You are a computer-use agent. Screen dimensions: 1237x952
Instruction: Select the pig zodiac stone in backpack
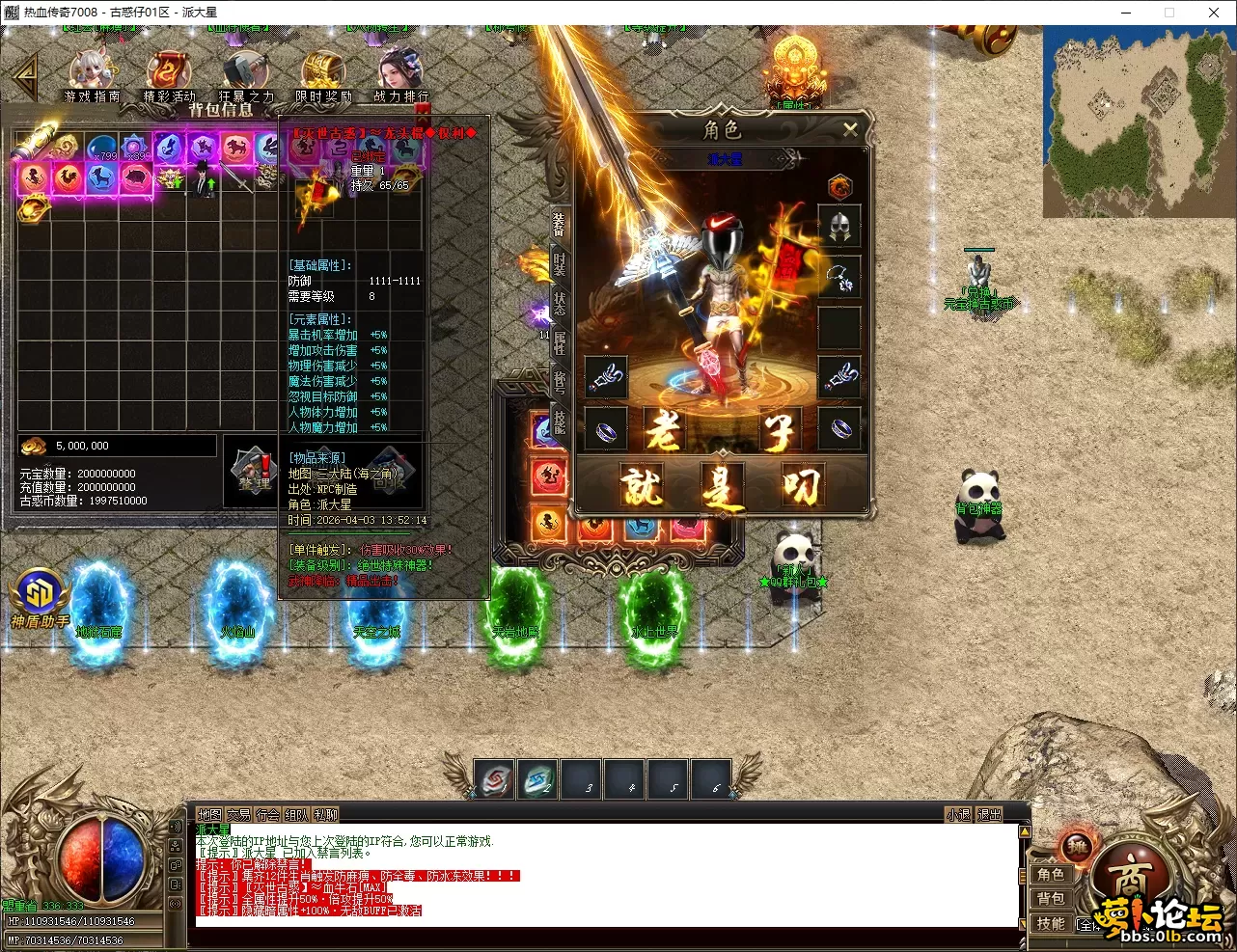point(135,177)
